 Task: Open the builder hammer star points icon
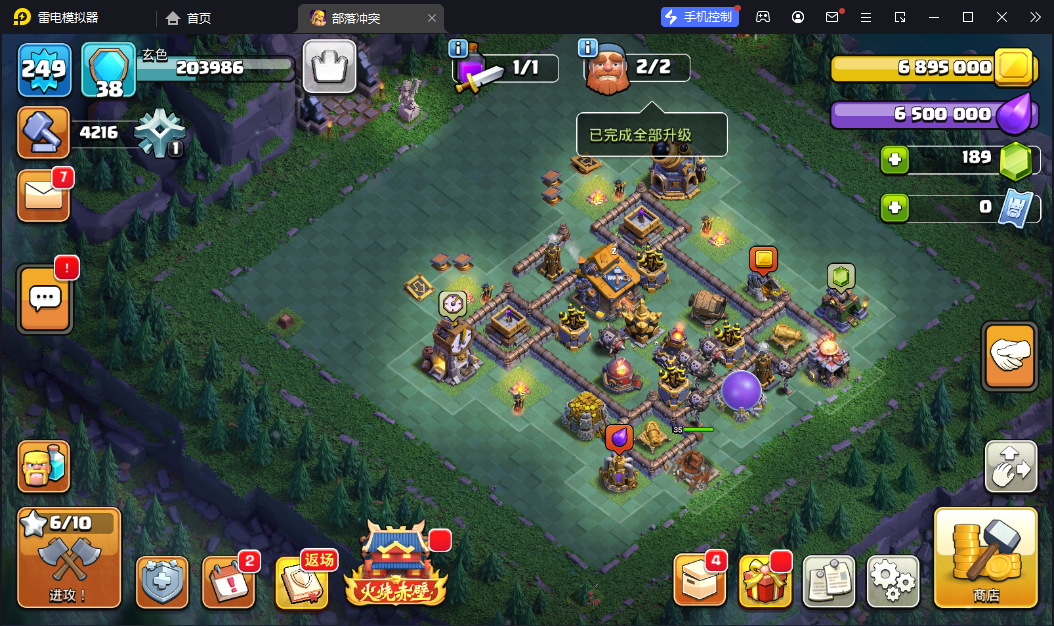pyautogui.click(x=44, y=133)
